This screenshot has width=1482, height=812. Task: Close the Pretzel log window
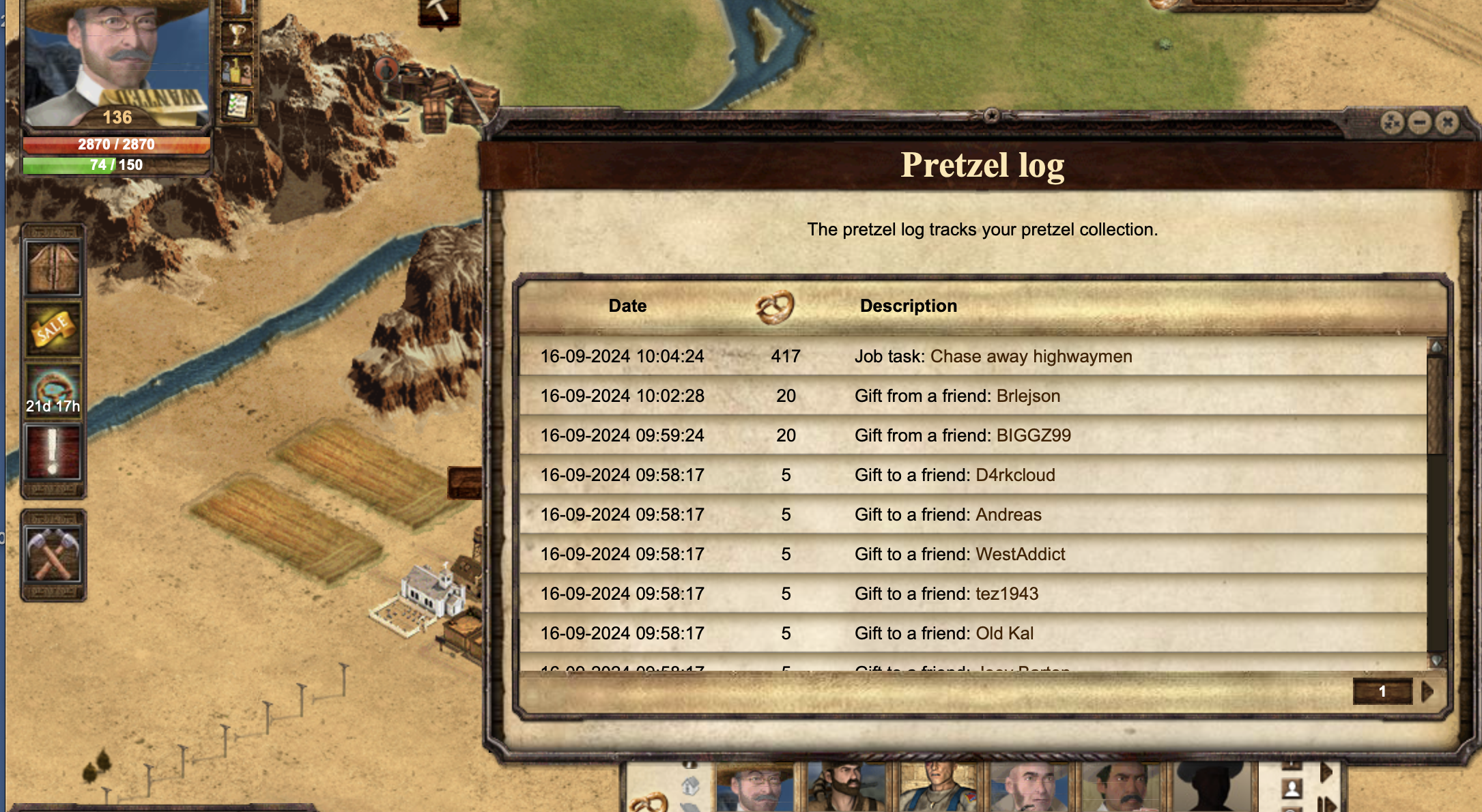(1447, 123)
